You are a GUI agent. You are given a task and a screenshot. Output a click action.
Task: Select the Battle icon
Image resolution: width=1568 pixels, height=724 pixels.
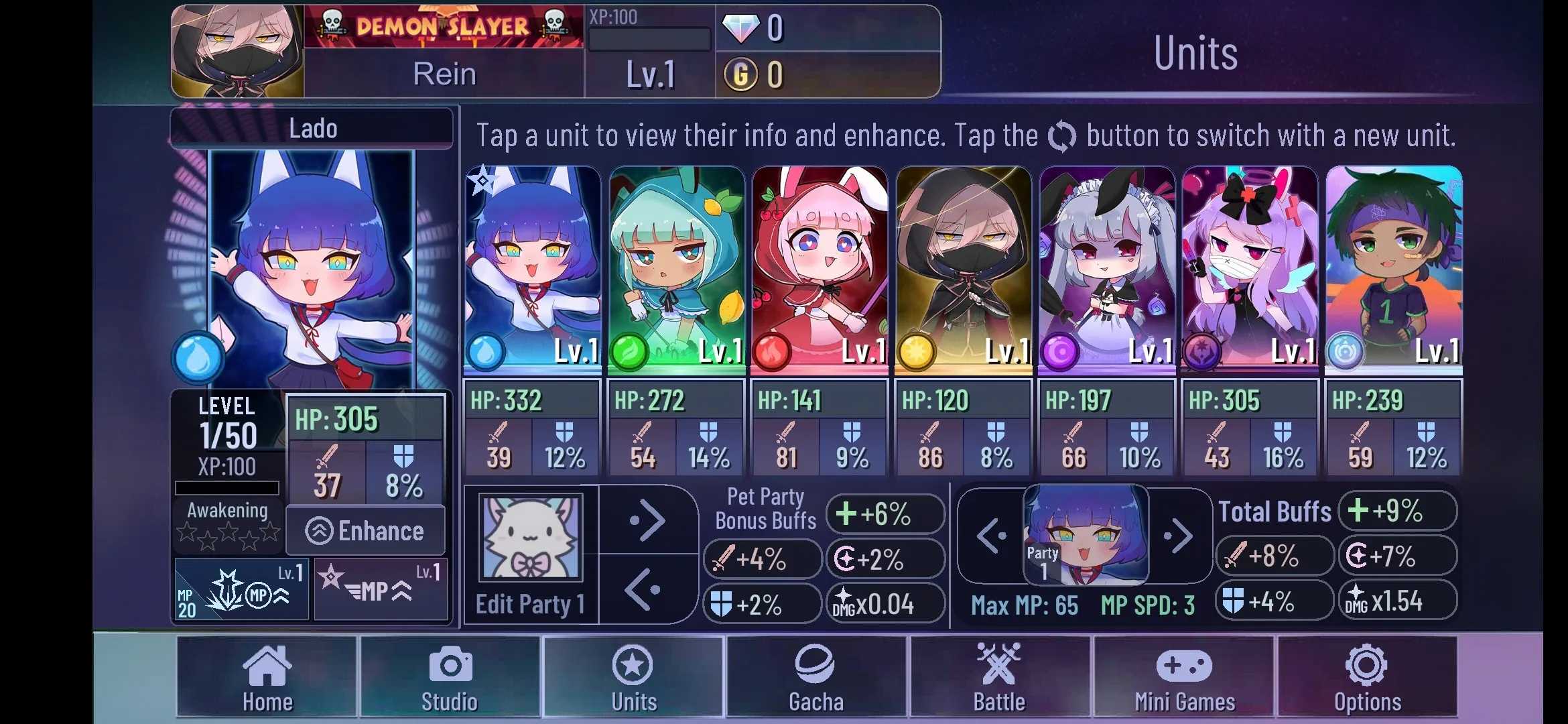pyautogui.click(x=998, y=677)
